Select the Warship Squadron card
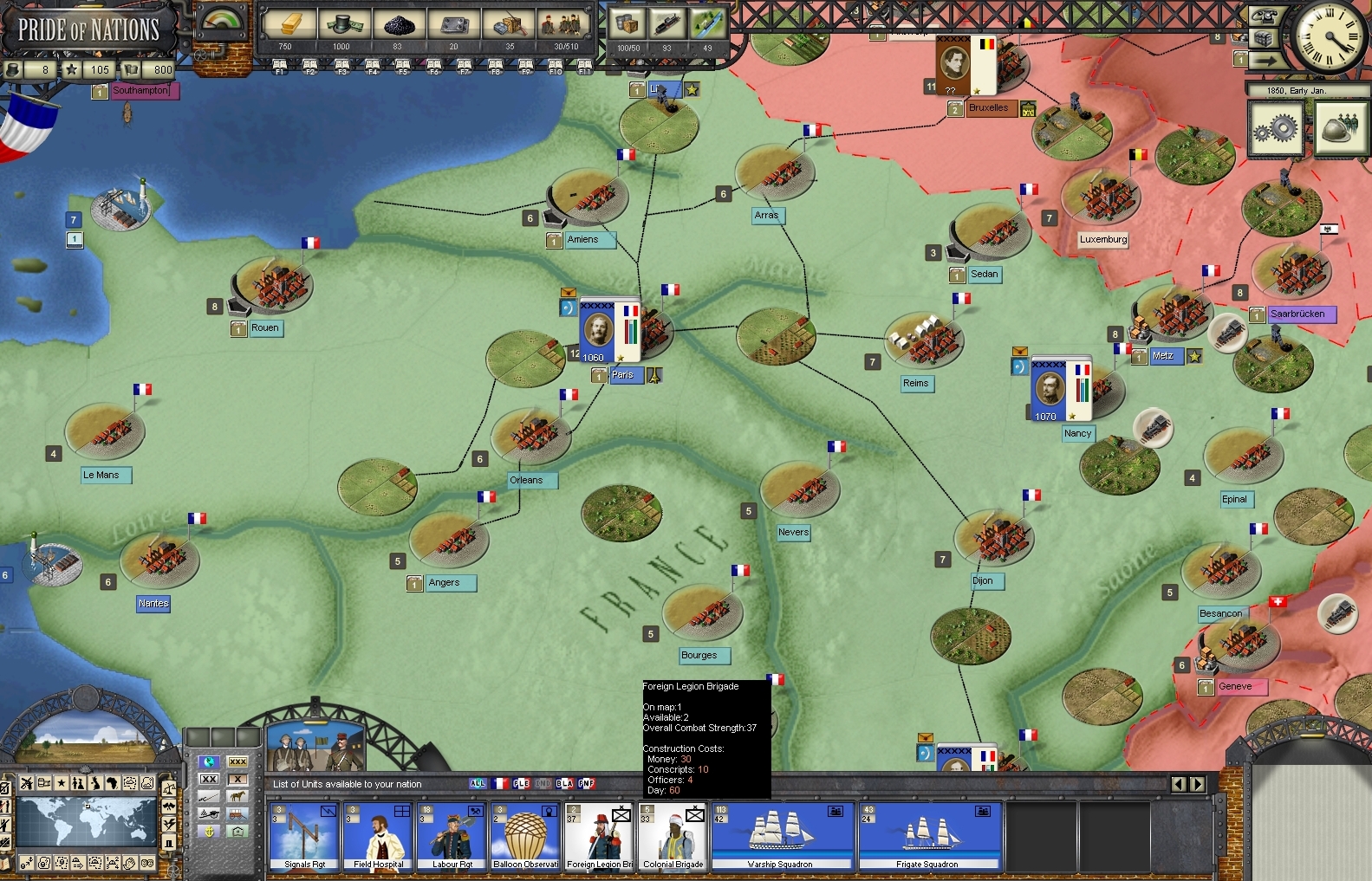1372x881 pixels. click(x=780, y=836)
